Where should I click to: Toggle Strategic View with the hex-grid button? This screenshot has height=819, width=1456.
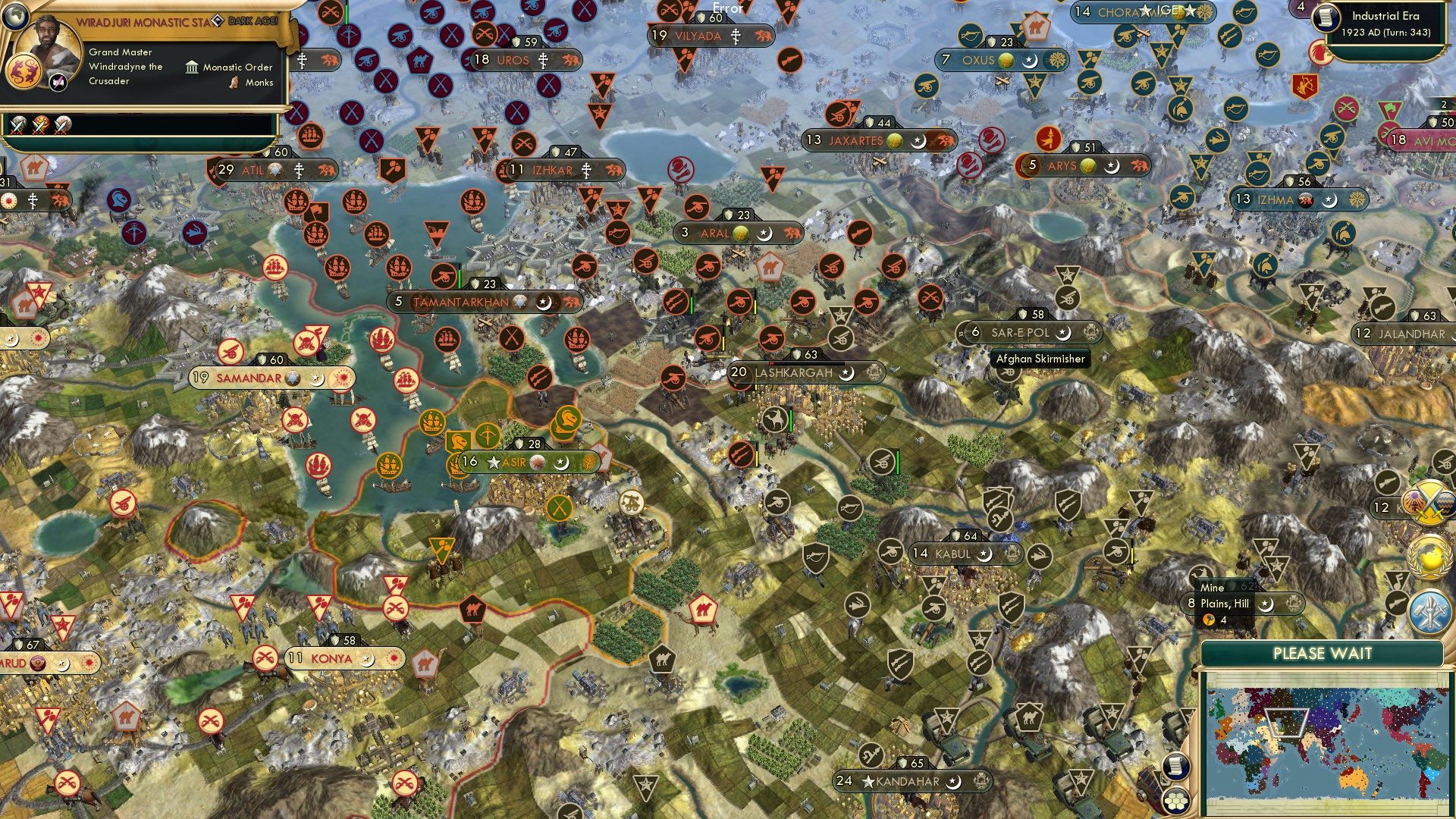tap(1175, 802)
